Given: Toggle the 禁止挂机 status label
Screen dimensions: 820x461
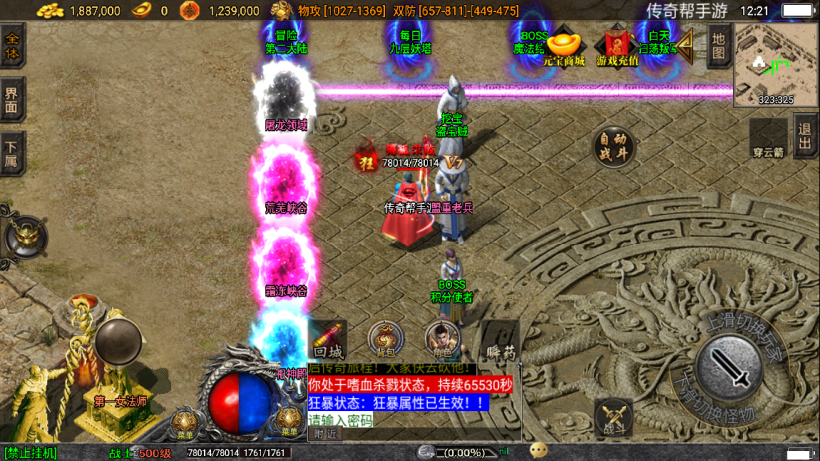Looking at the screenshot, I should pyautogui.click(x=31, y=453).
